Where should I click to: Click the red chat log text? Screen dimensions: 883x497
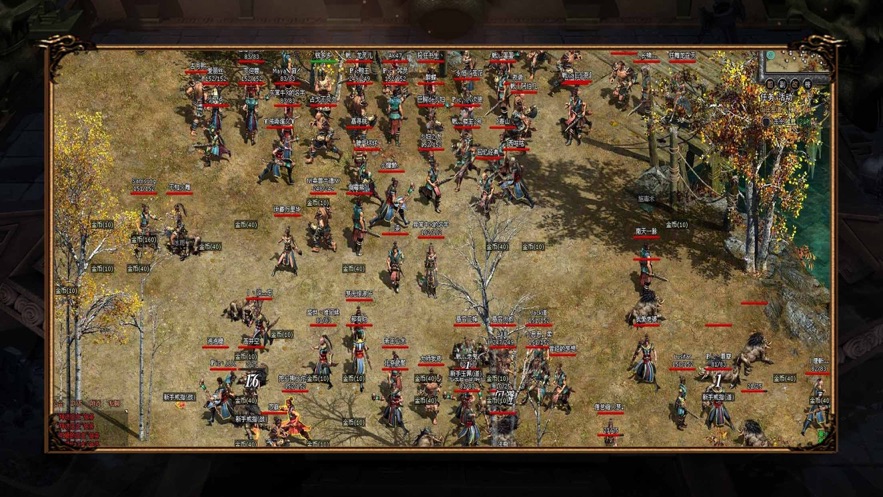(x=77, y=425)
